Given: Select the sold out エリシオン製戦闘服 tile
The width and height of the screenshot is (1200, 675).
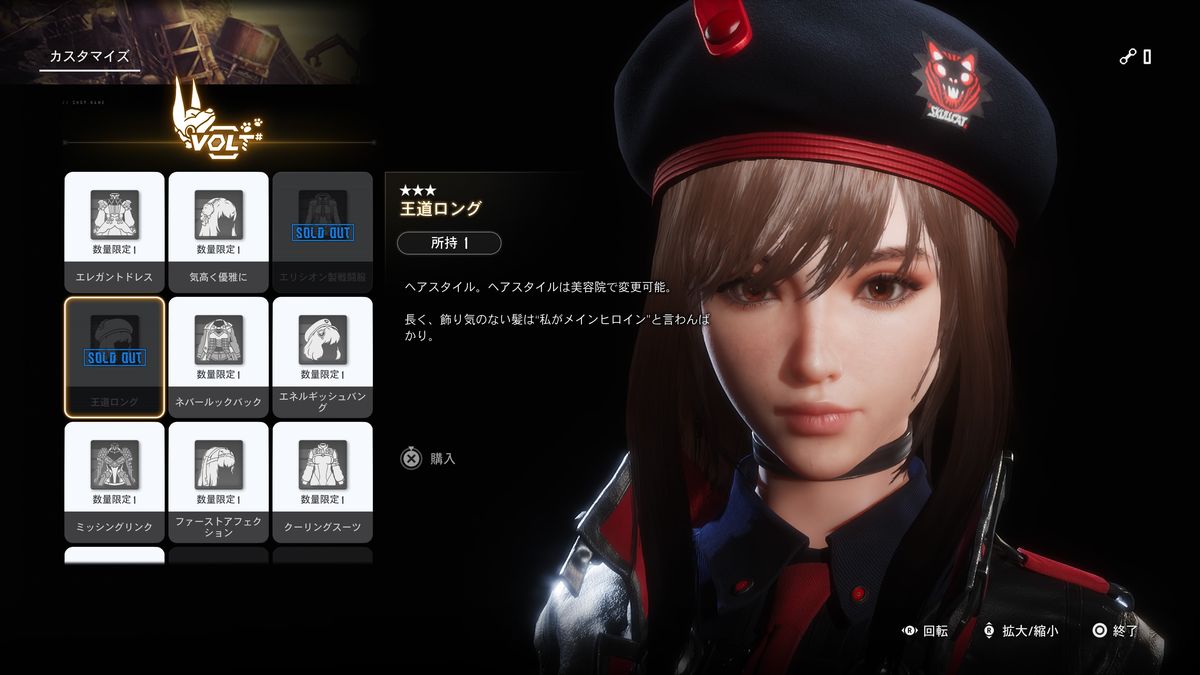Looking at the screenshot, I should pyautogui.click(x=322, y=231).
